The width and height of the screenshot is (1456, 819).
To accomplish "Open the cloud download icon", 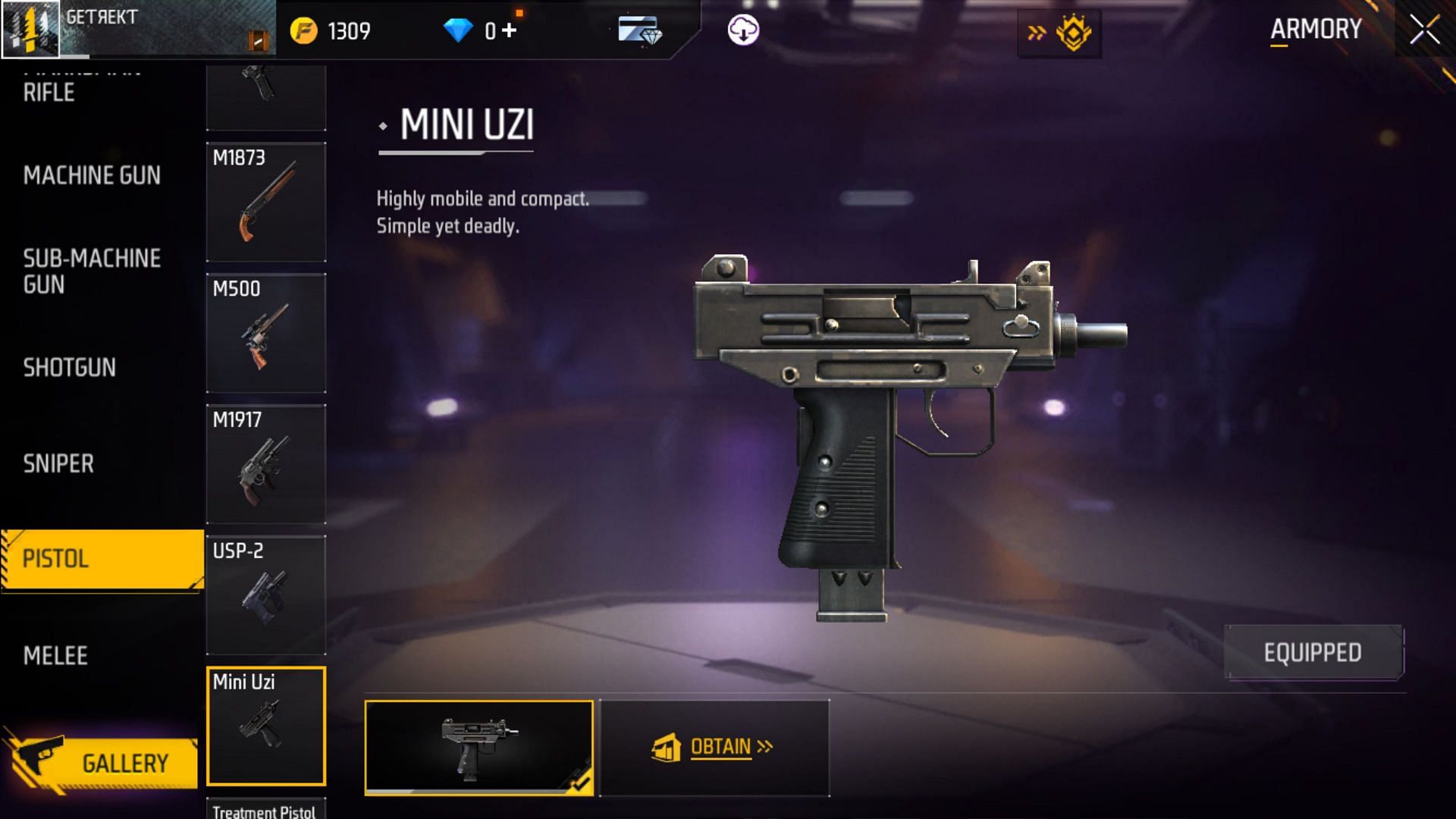I will (743, 30).
